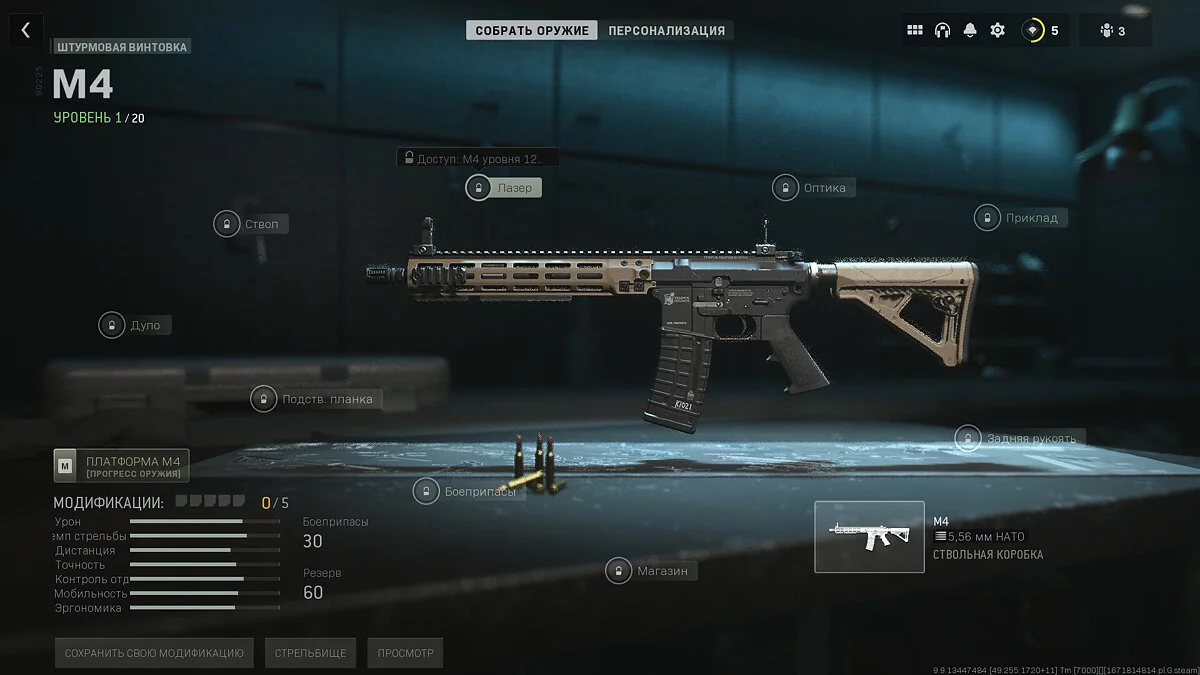This screenshot has width=1200, height=675.
Task: Select the Боеприпасы attachment slot
Action: click(469, 491)
